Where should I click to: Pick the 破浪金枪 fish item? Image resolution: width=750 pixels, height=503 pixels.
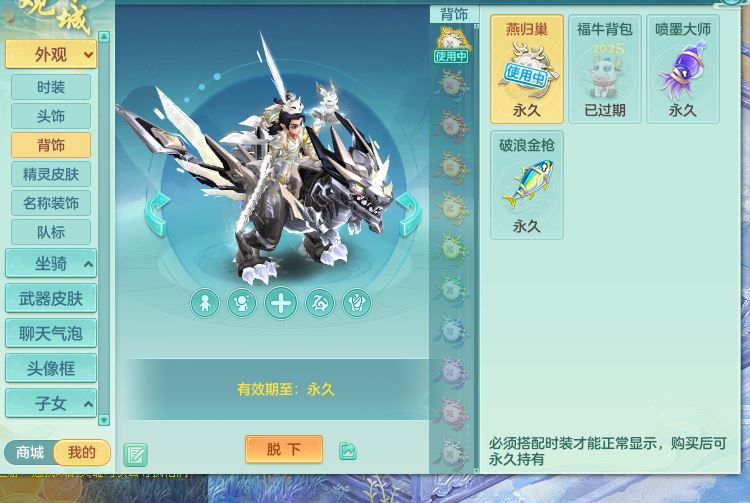(x=526, y=185)
